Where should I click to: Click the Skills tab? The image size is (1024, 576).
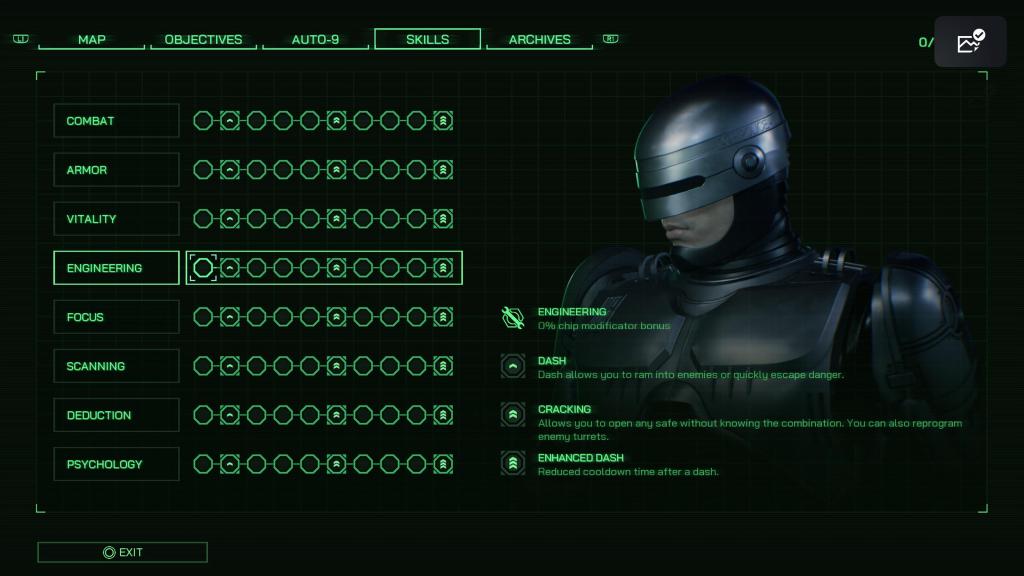[427, 40]
